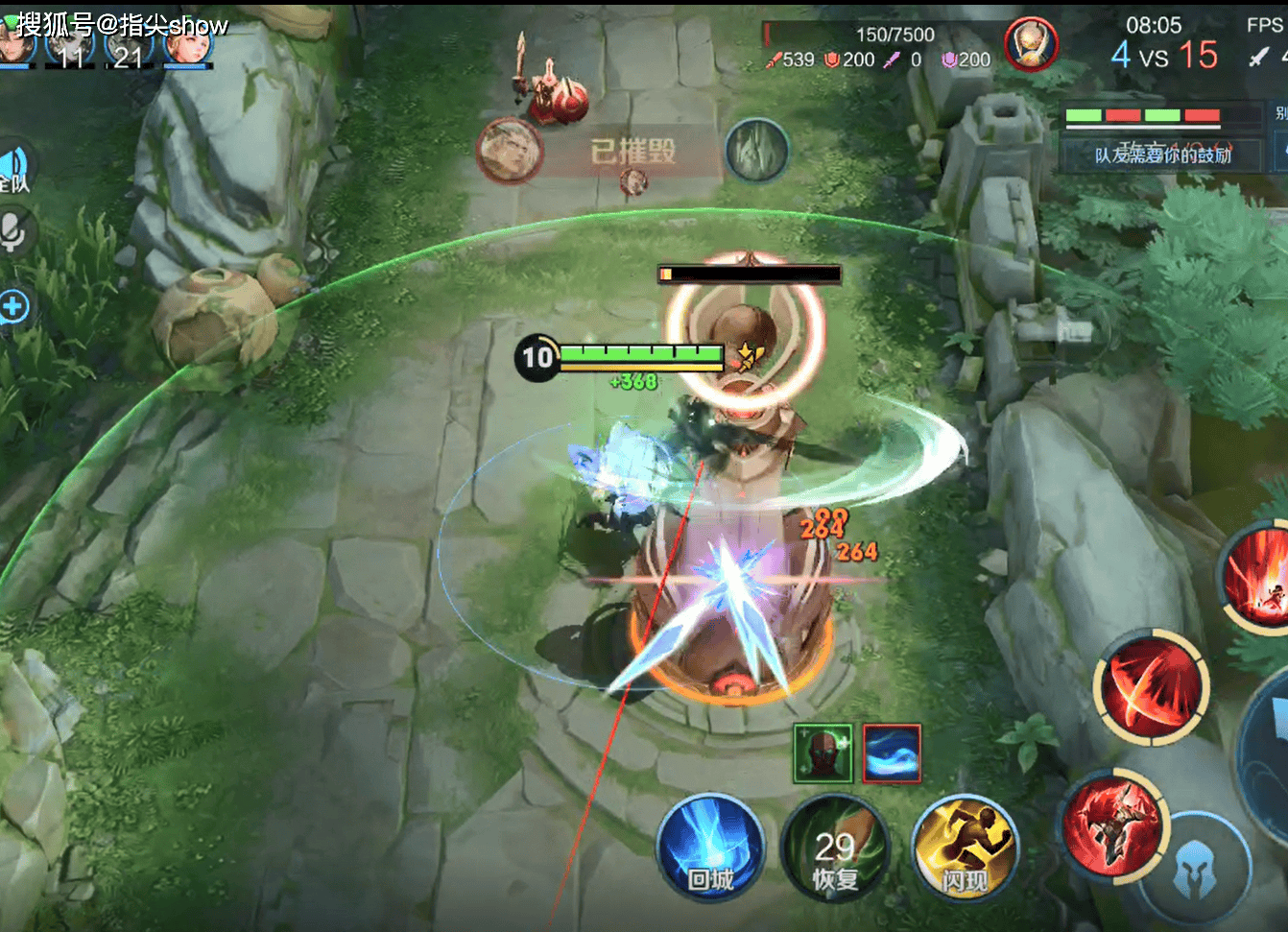Inspect the blue wave buff icon
This screenshot has width=1288, height=932.
892,753
